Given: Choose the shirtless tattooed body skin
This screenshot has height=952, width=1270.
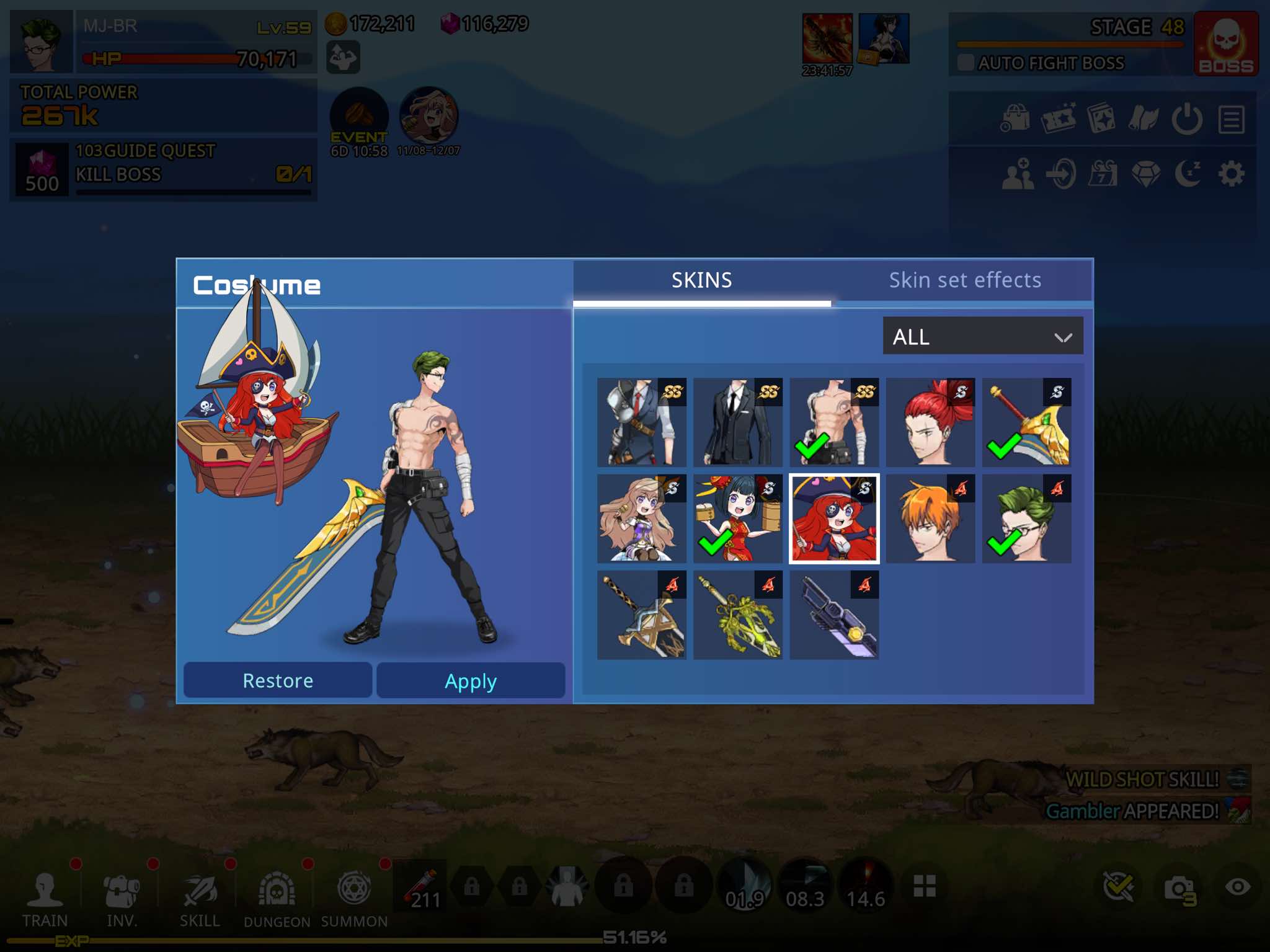Looking at the screenshot, I should (x=833, y=422).
